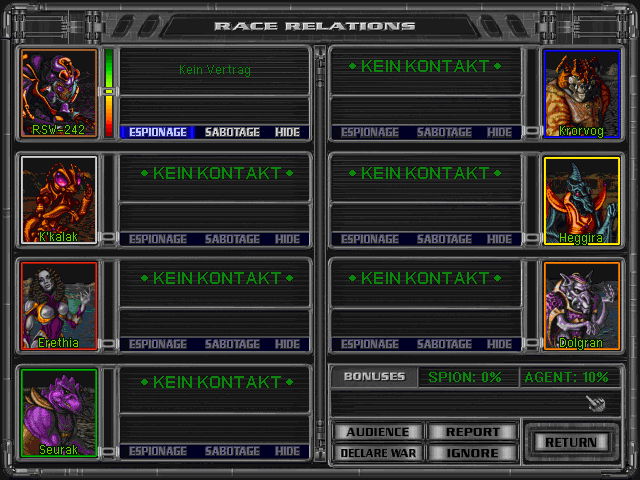Click the Krorvog race portrait
The image size is (640, 480).
click(x=581, y=93)
